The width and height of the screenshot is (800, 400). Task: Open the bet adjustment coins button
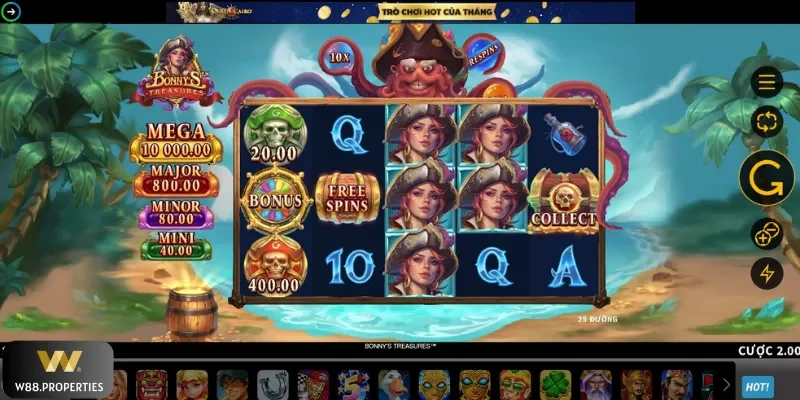click(767, 233)
